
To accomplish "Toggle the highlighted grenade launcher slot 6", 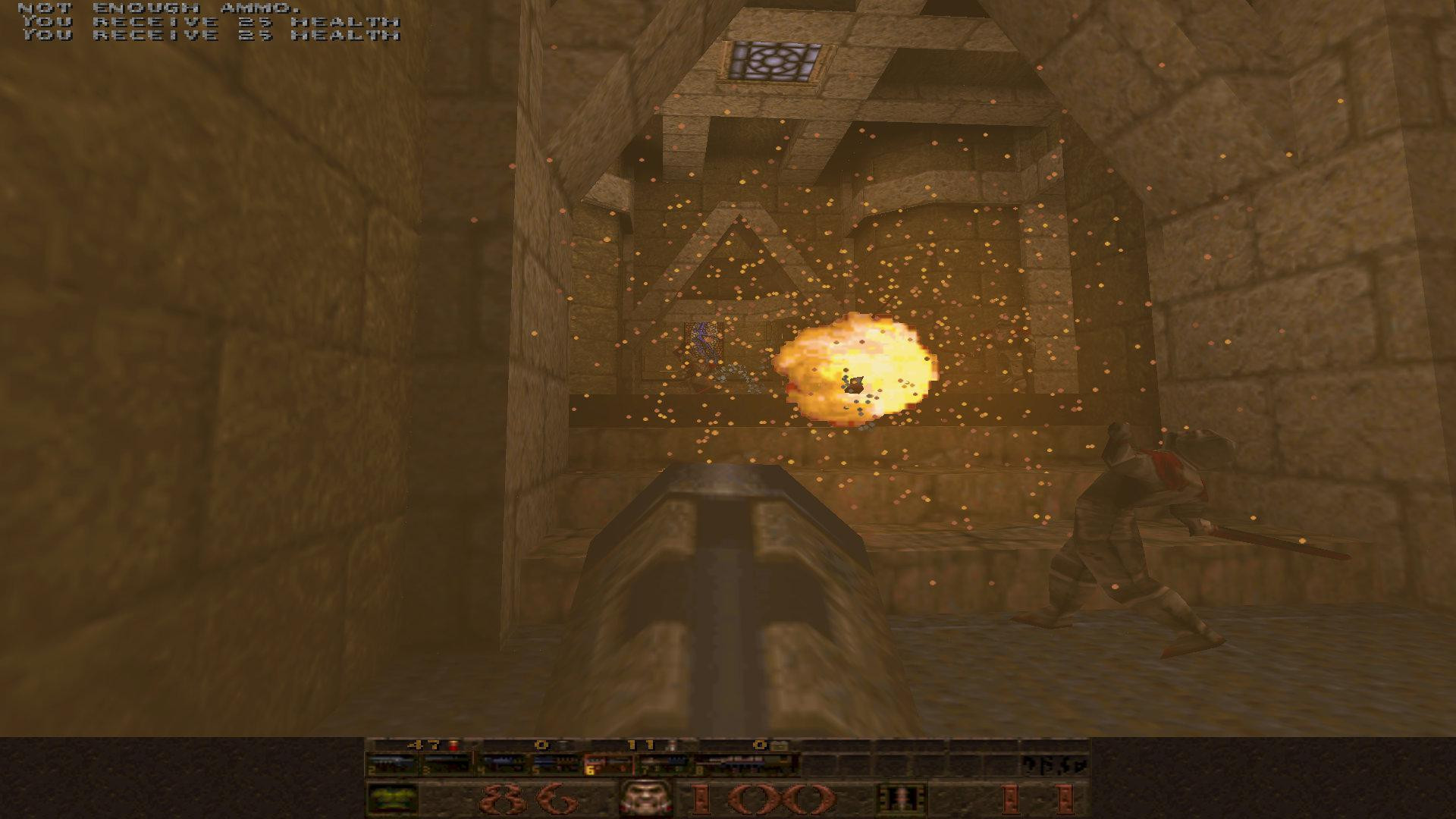I will 610,762.
